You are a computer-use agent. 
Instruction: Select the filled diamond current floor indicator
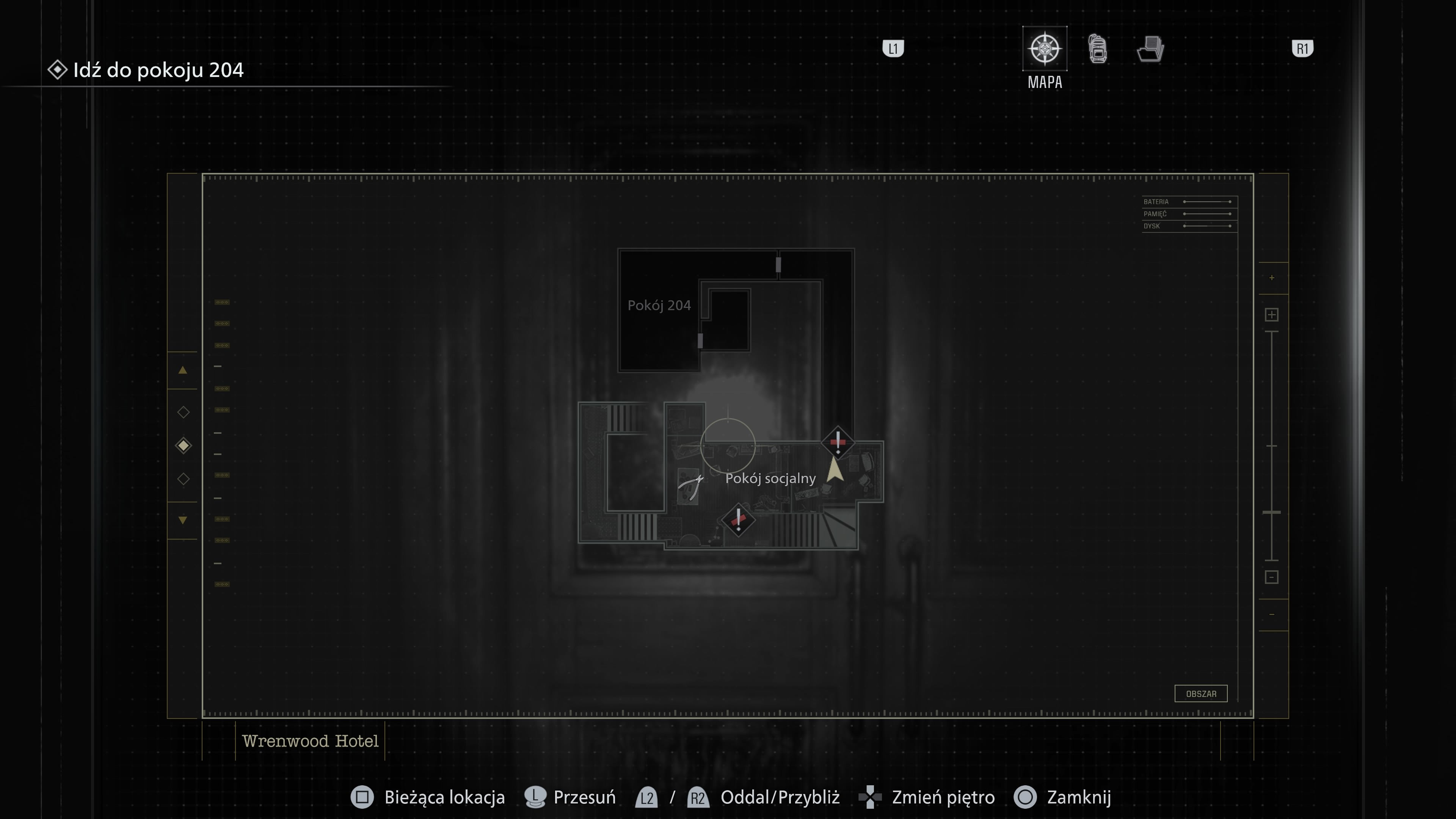(x=183, y=446)
